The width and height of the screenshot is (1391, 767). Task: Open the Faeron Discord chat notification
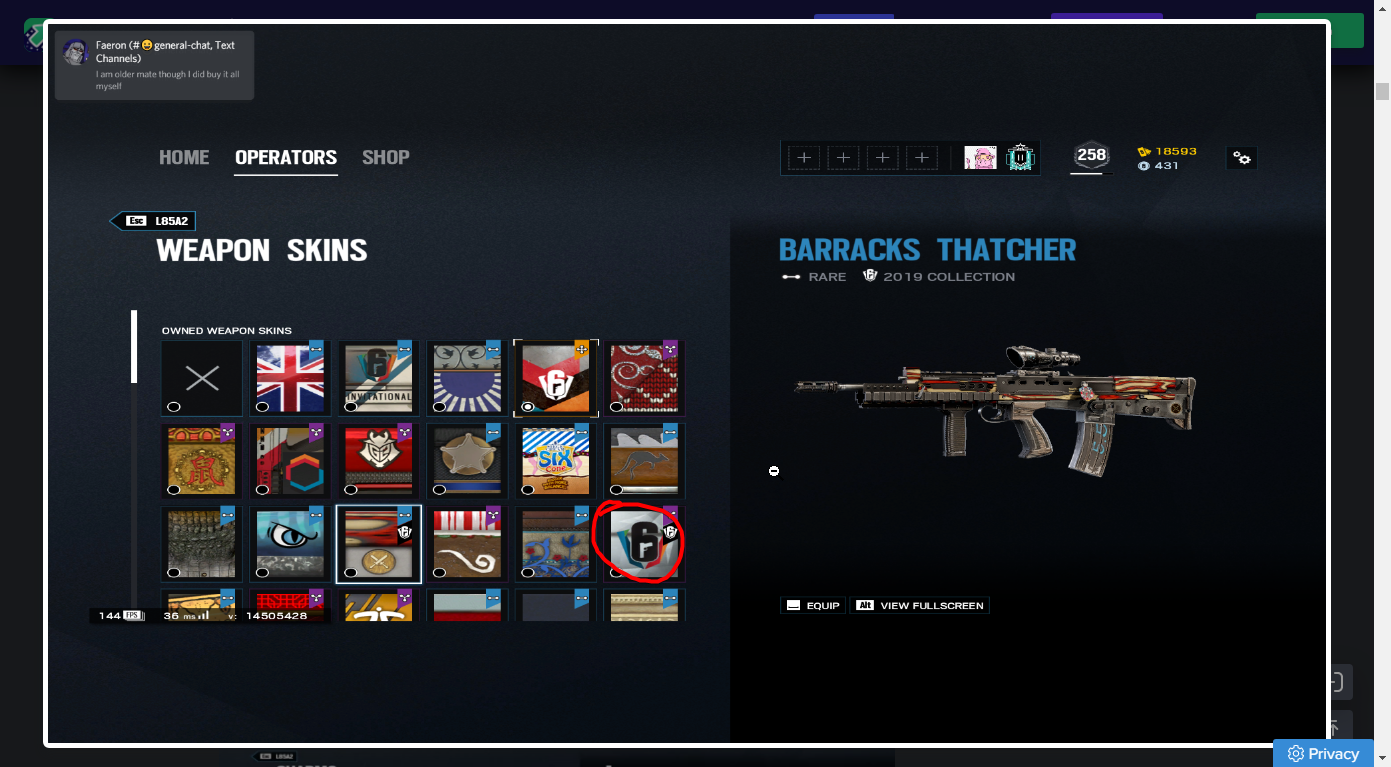155,65
